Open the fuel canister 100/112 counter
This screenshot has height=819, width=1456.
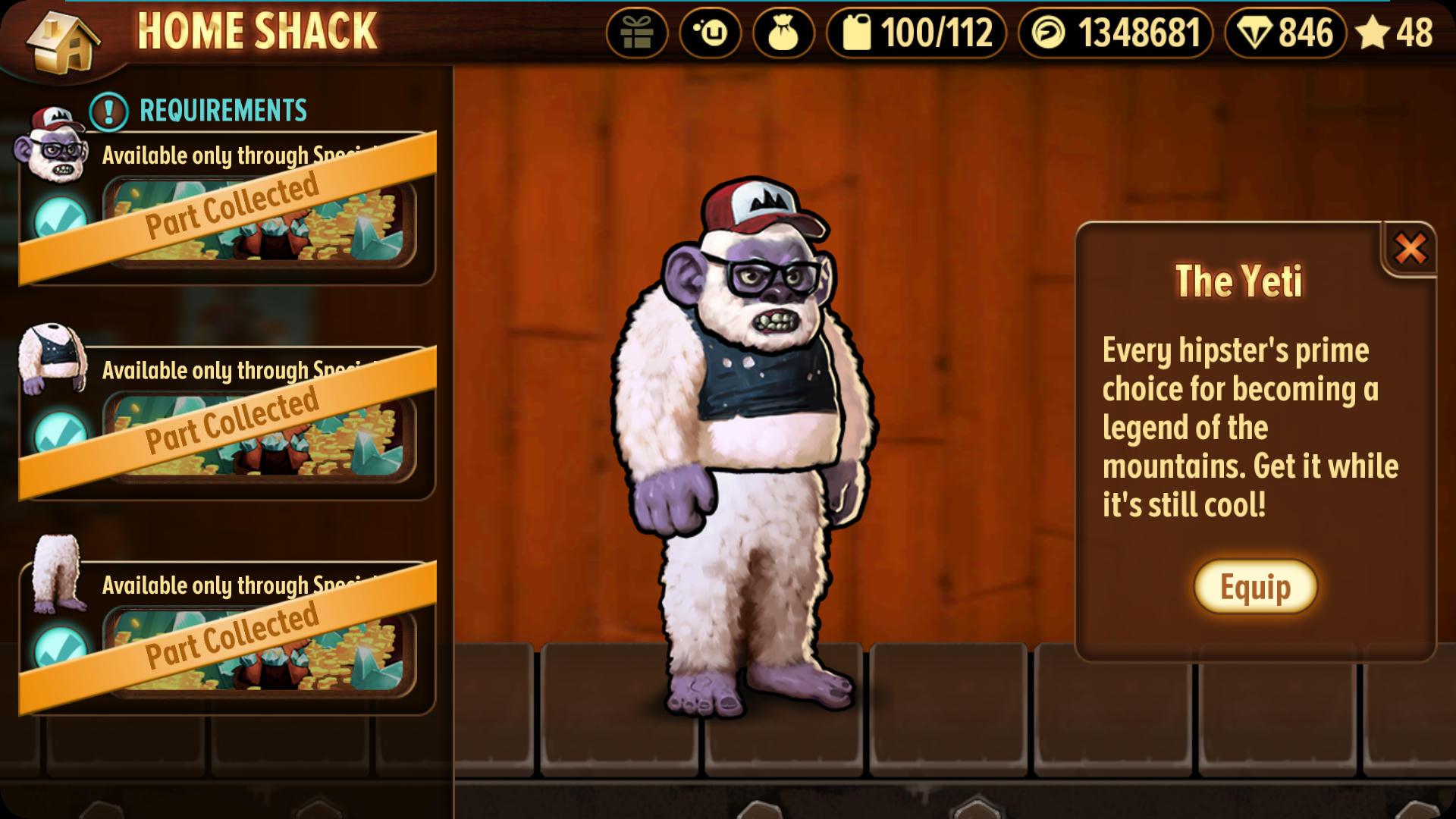click(x=916, y=33)
